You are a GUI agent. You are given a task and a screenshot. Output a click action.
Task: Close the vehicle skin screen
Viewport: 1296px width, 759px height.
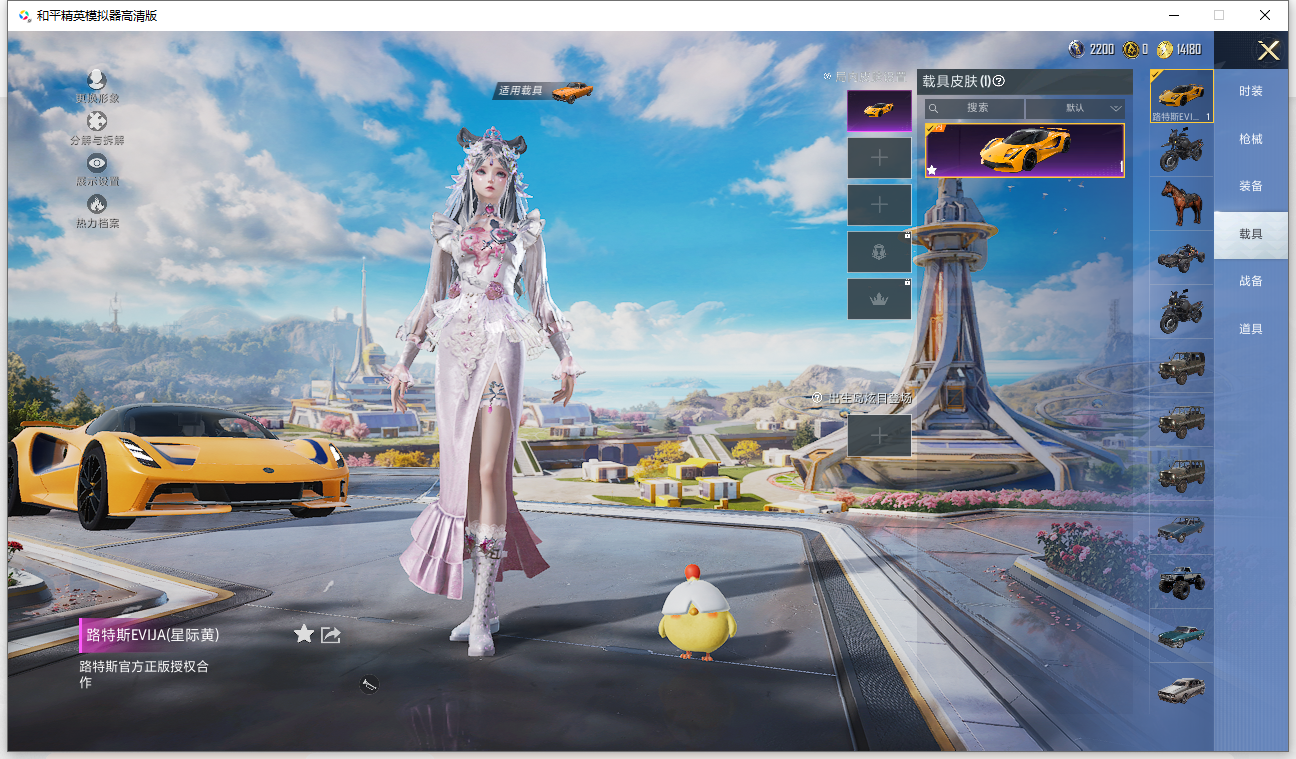1268,51
